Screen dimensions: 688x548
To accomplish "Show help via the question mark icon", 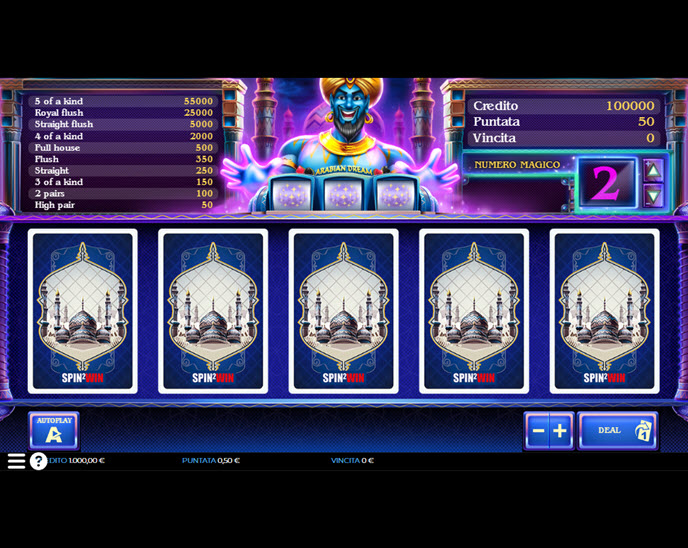I will [x=38, y=461].
